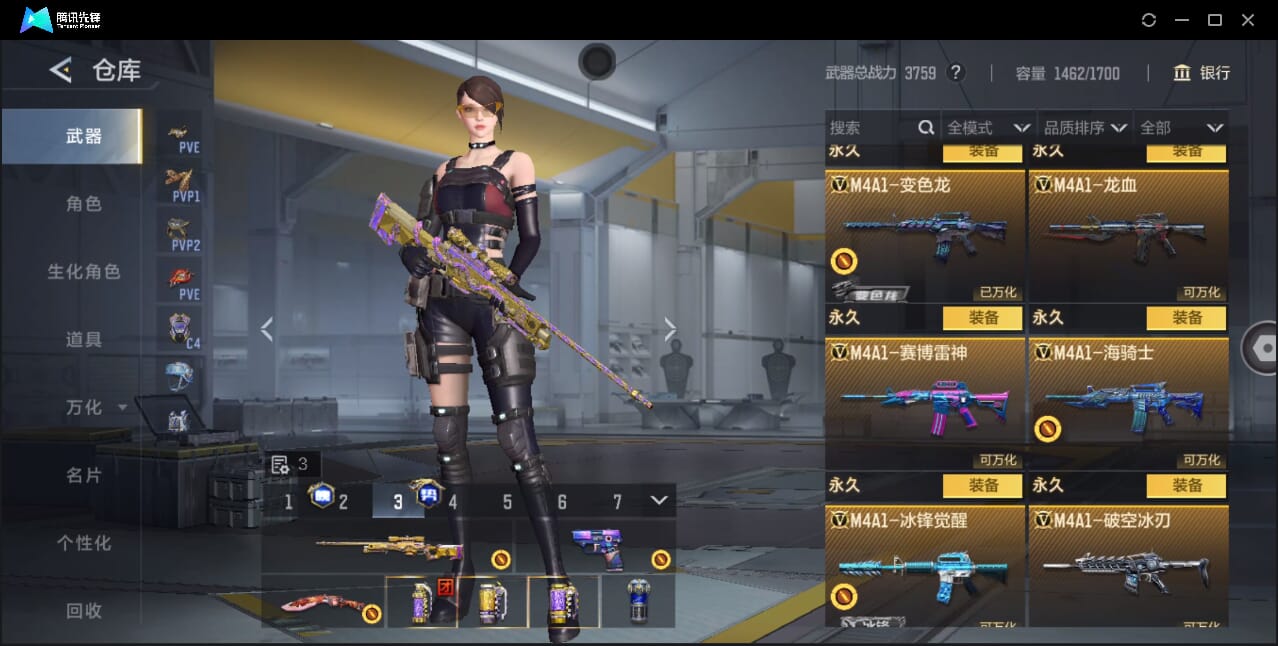This screenshot has width=1278, height=646.
Task: Maximize the emulator window
Action: coord(1215,20)
